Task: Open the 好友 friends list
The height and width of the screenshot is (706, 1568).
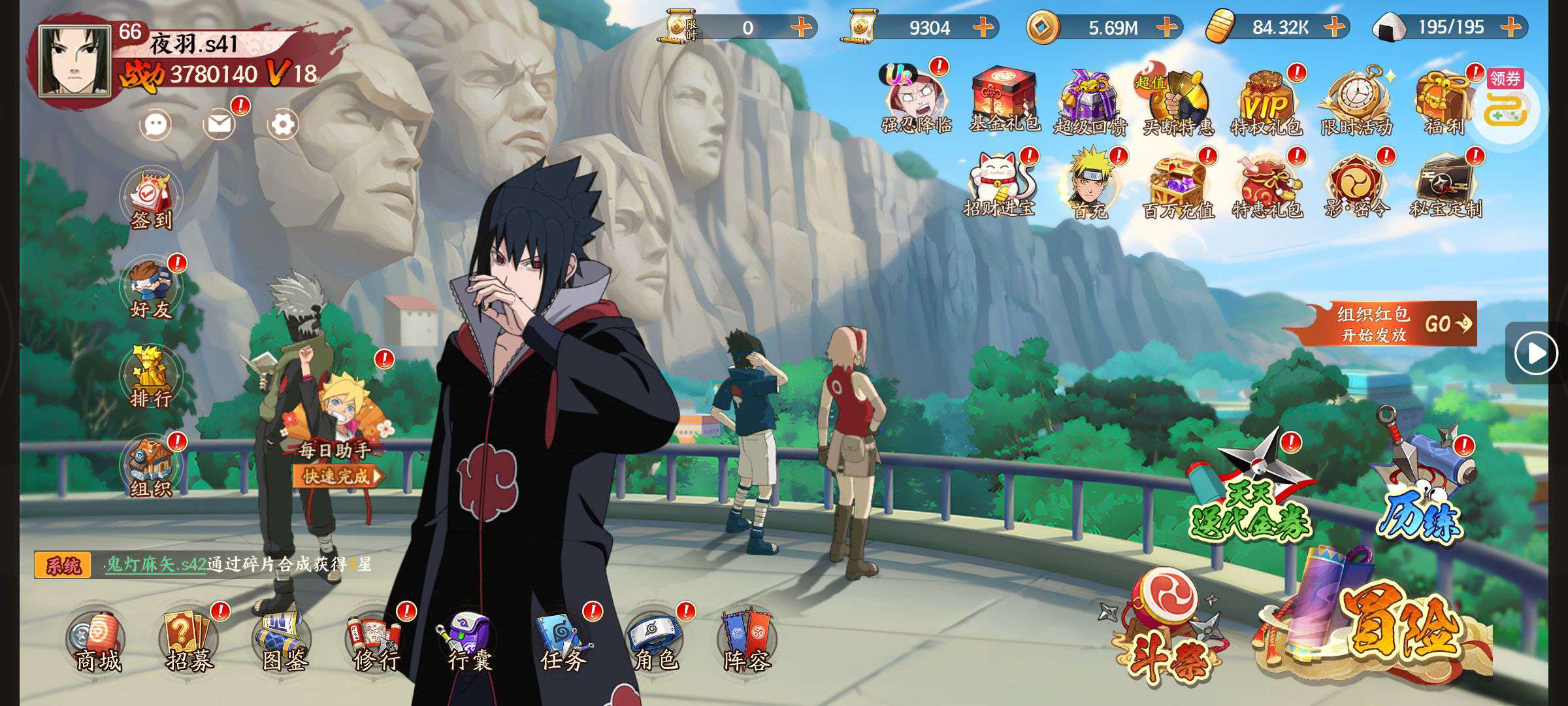Action: click(x=151, y=289)
